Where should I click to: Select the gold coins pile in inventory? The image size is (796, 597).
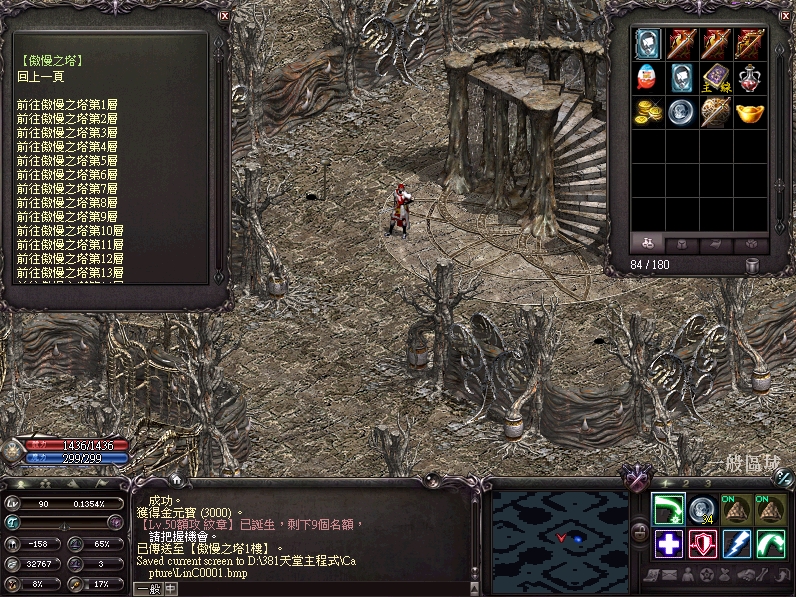[x=649, y=111]
